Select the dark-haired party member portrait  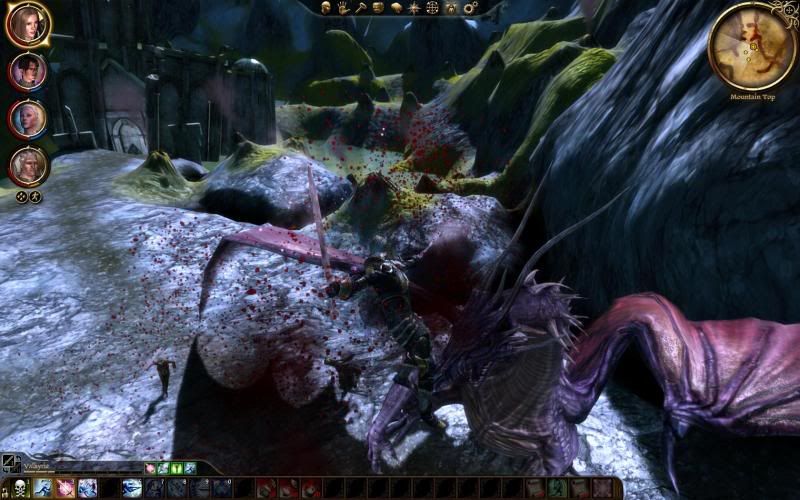click(27, 72)
